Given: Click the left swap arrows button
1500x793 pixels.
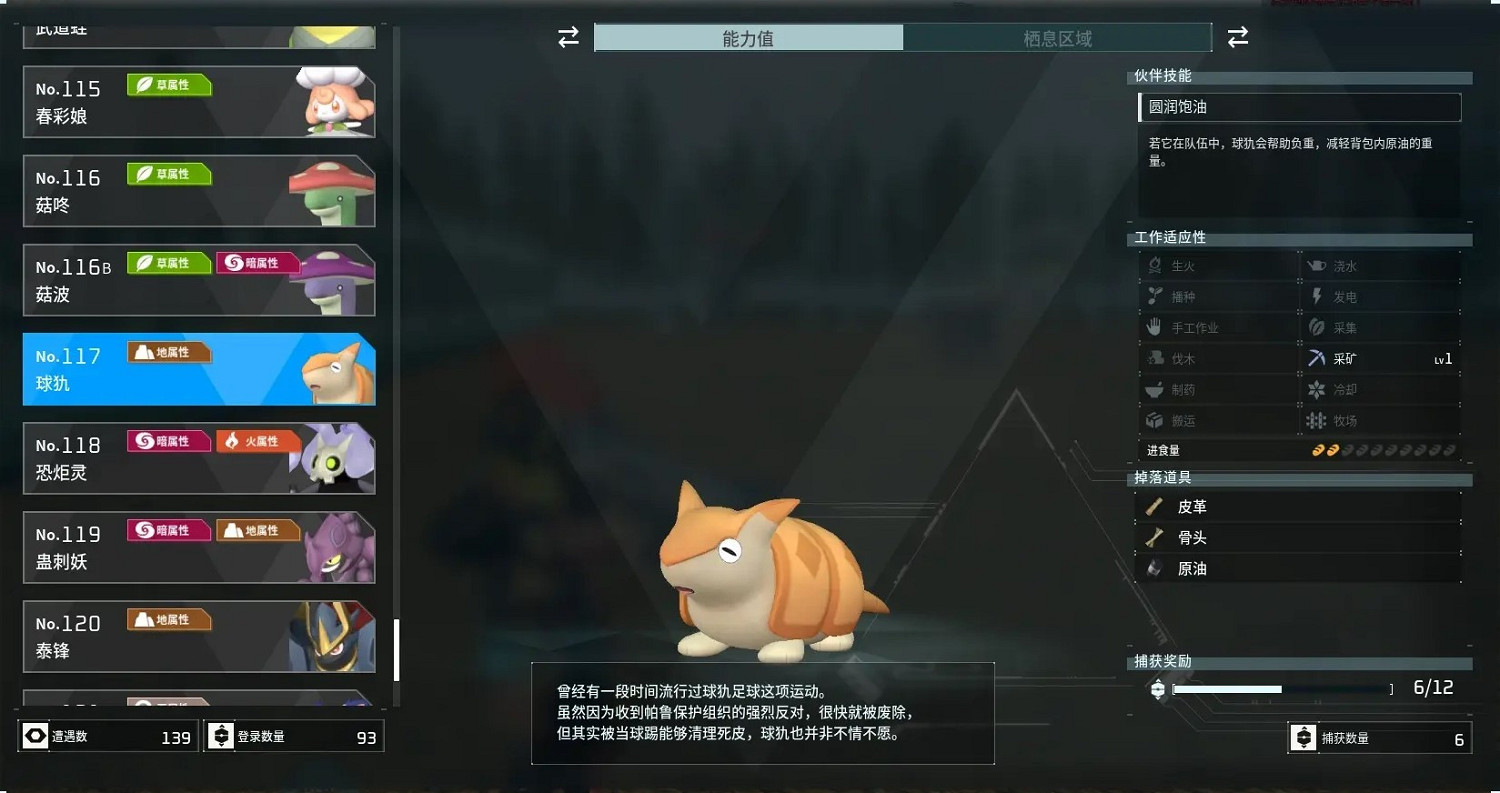Looking at the screenshot, I should (x=568, y=37).
